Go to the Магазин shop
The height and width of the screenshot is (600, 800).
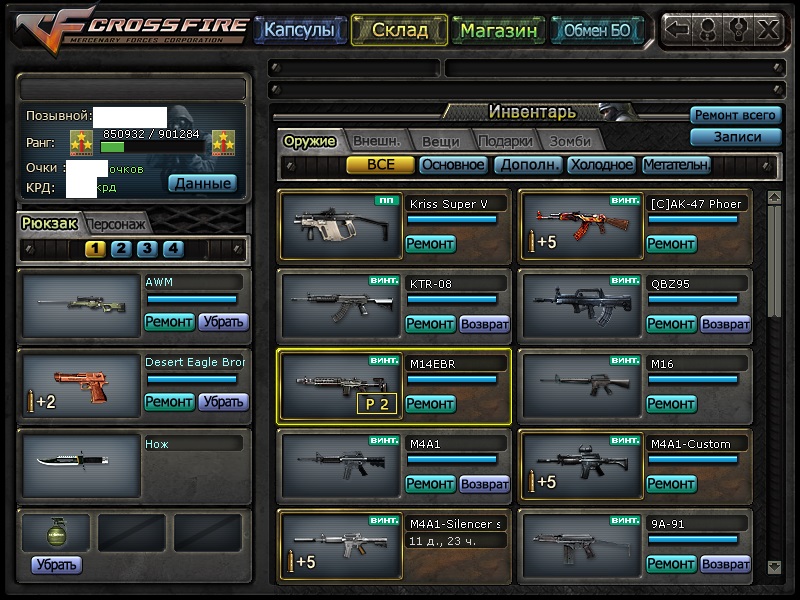[x=499, y=30]
